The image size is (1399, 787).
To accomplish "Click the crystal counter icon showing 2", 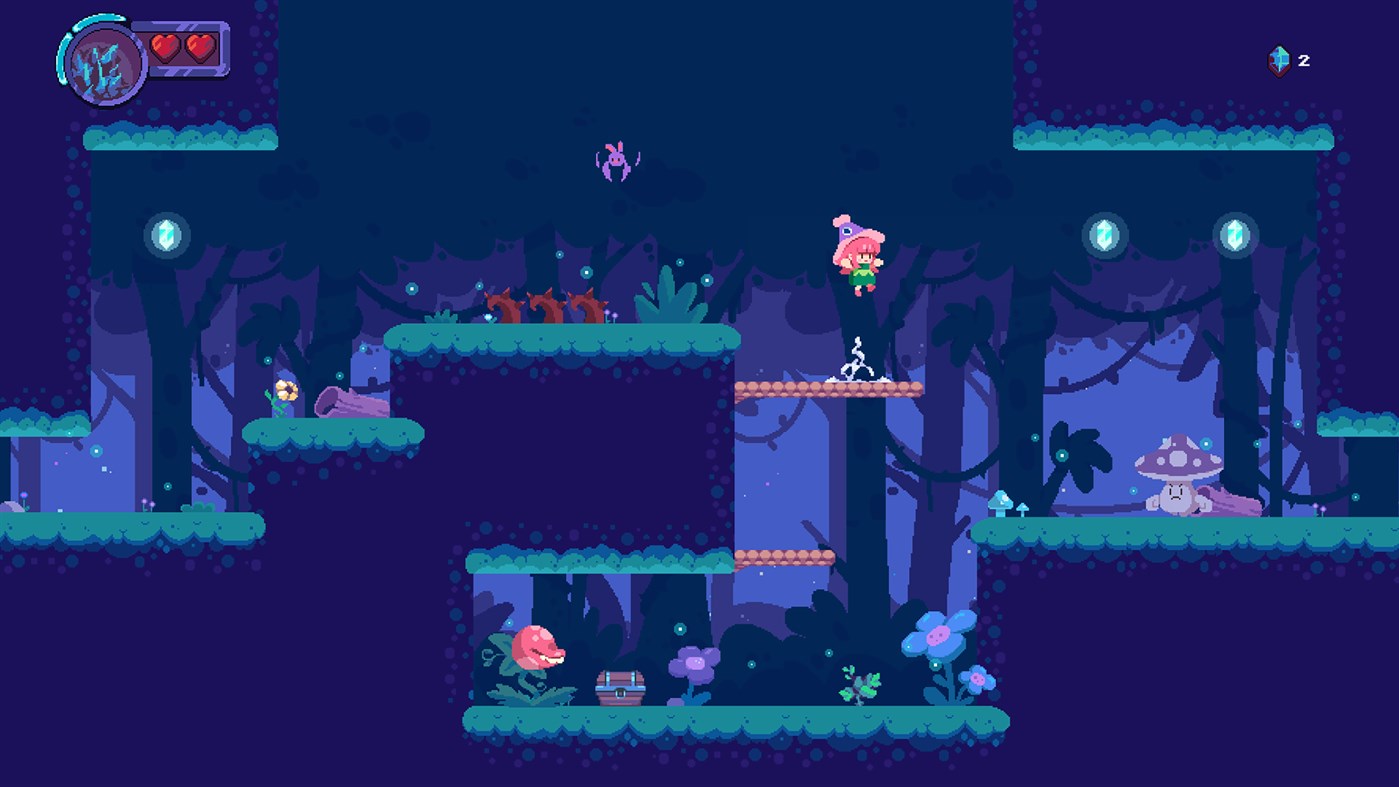I will click(x=1277, y=60).
